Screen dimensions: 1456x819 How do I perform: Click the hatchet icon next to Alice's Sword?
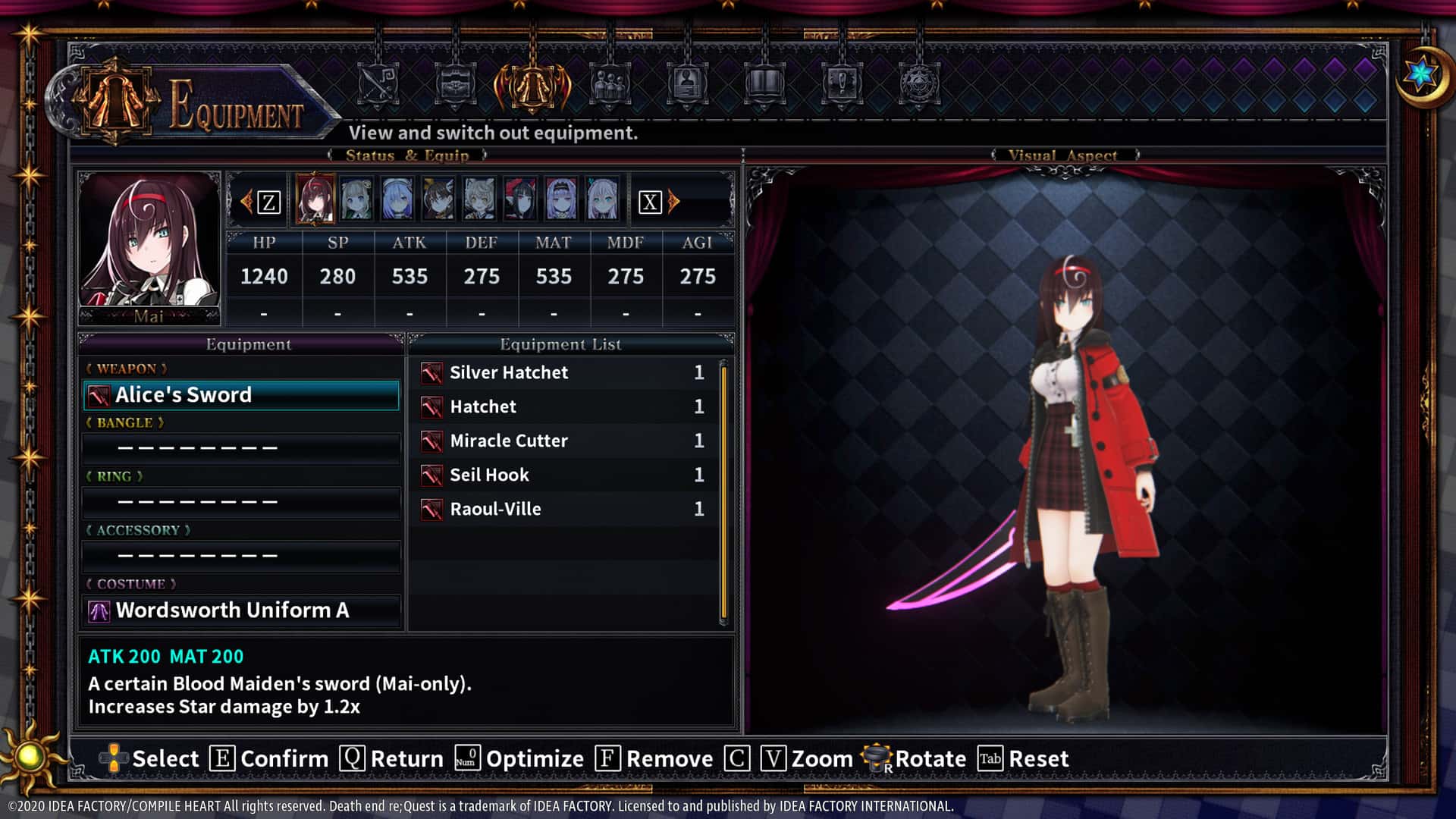click(99, 394)
